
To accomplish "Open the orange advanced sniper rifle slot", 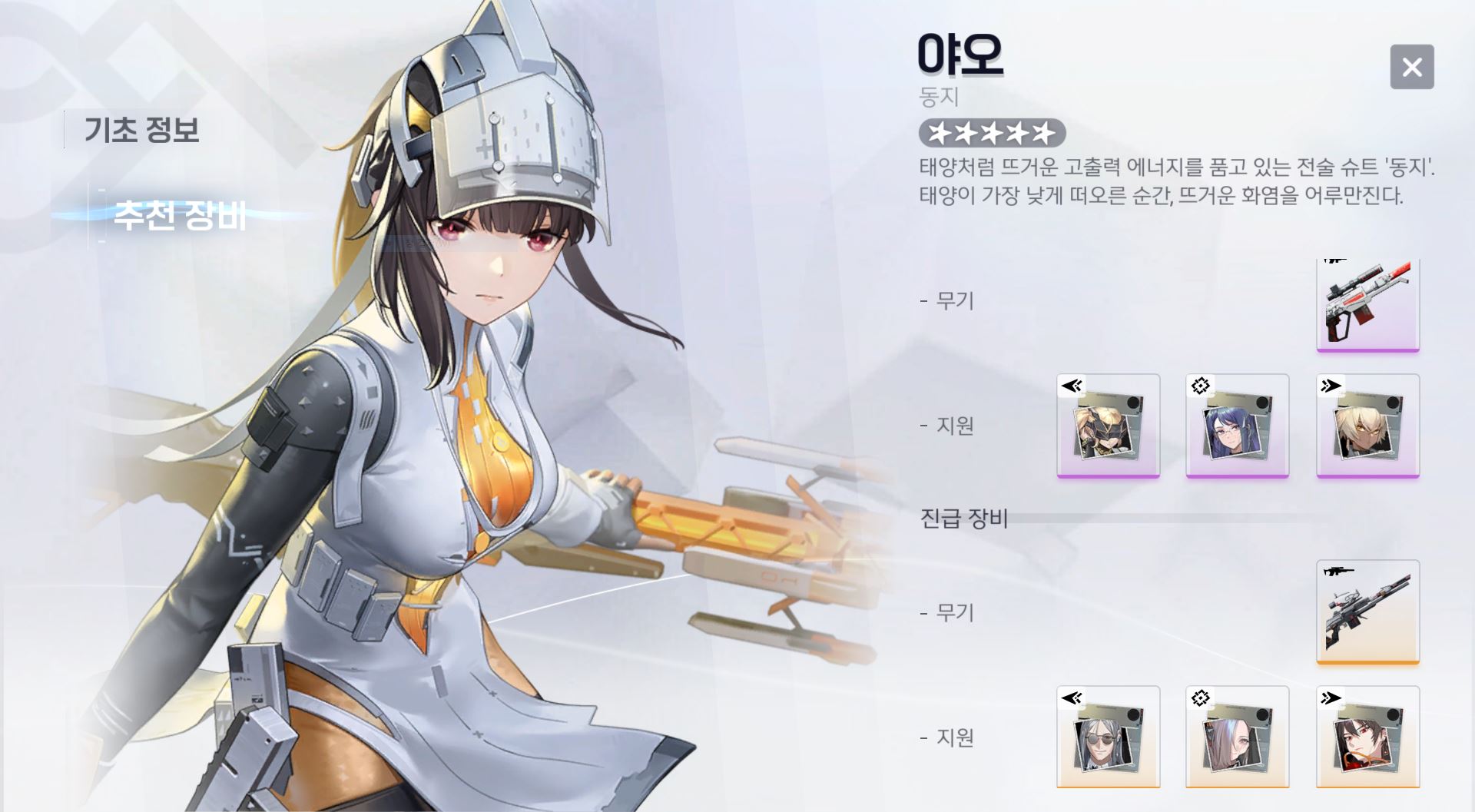I will tap(1367, 611).
